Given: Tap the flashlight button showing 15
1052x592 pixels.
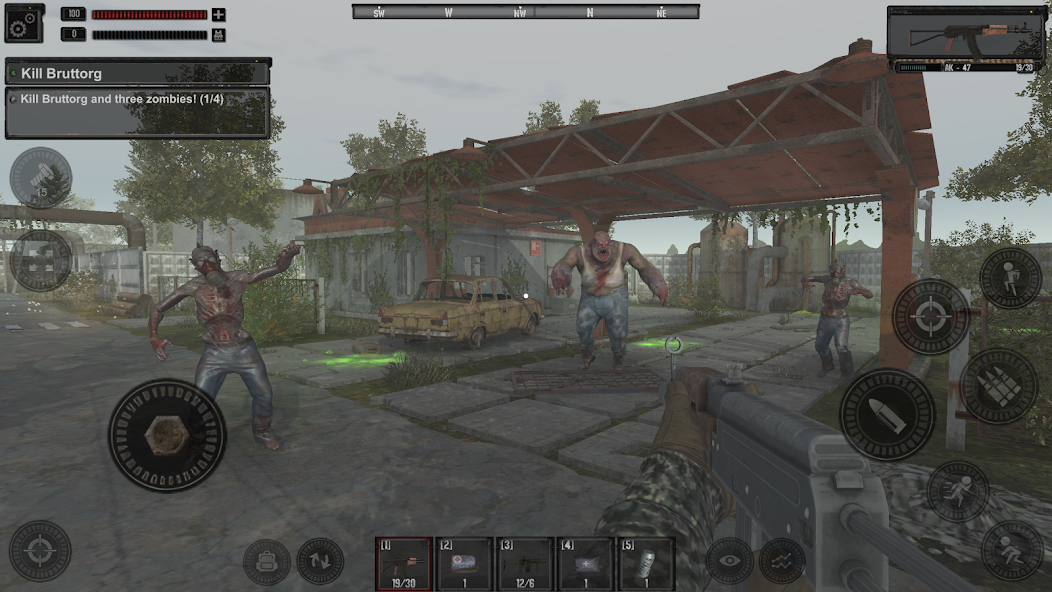Looking at the screenshot, I should coord(40,178).
